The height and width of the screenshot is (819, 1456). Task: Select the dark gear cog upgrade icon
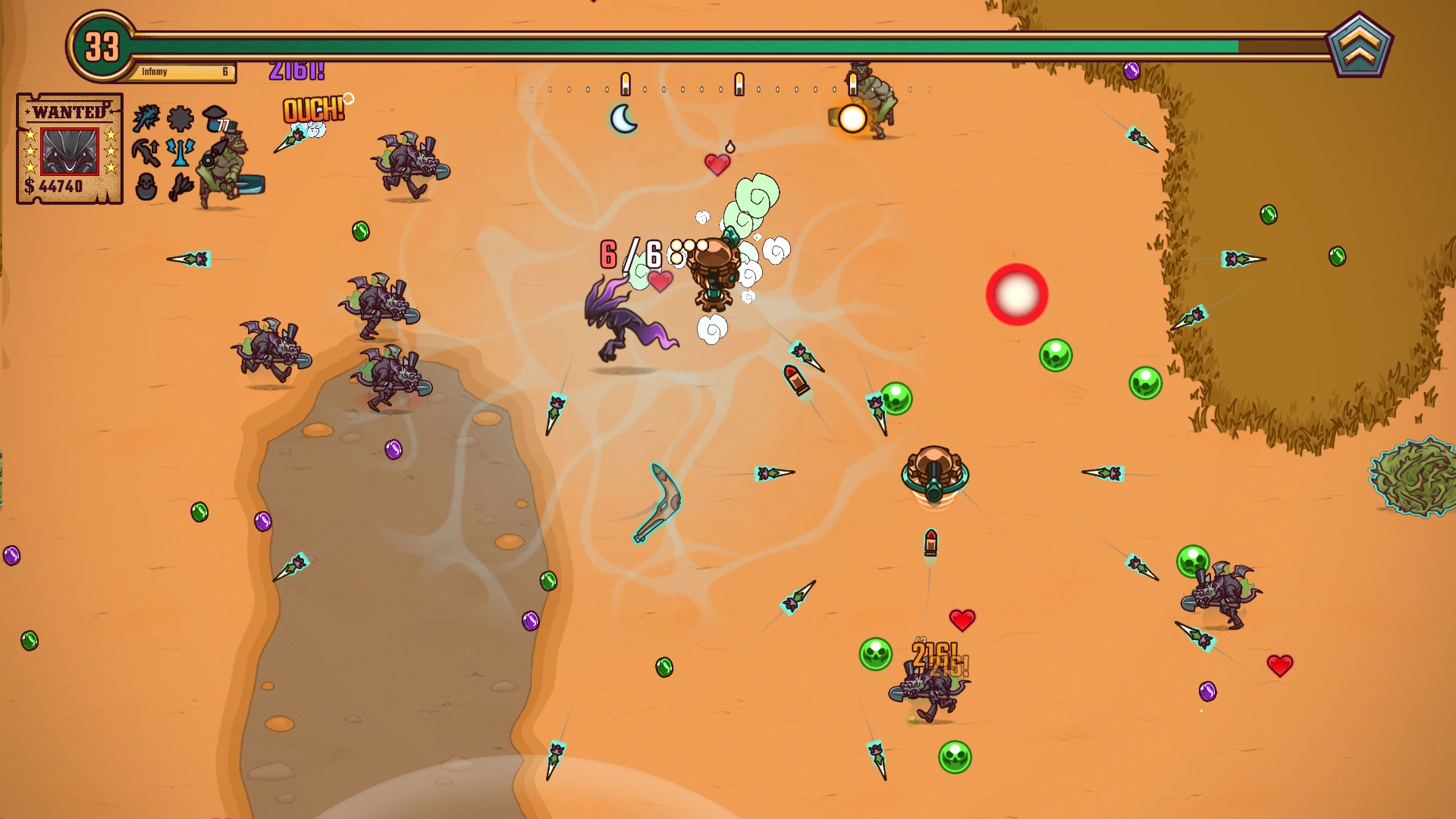[180, 118]
